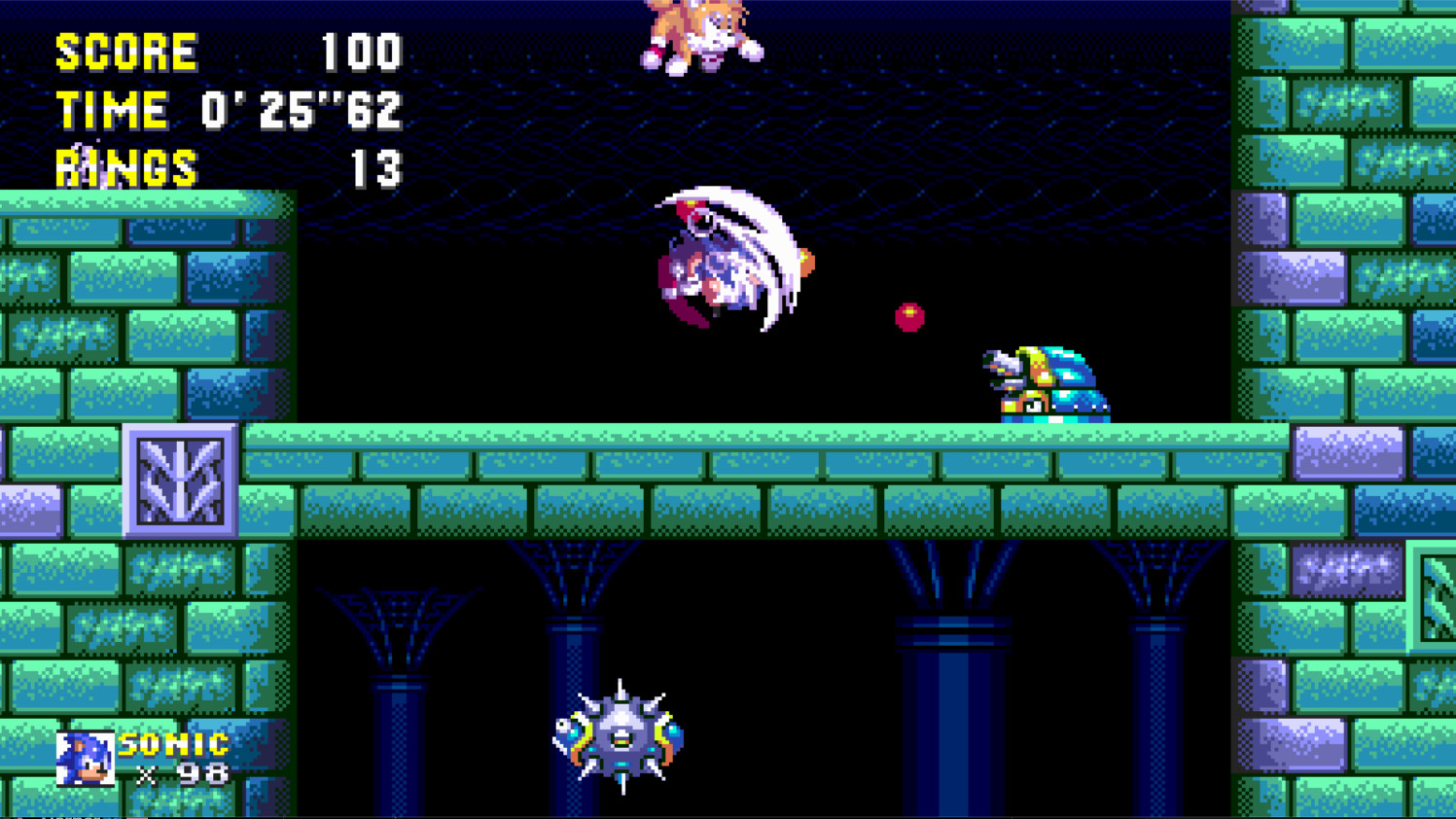Click the spiked orb badnik below the bridge

click(618, 739)
